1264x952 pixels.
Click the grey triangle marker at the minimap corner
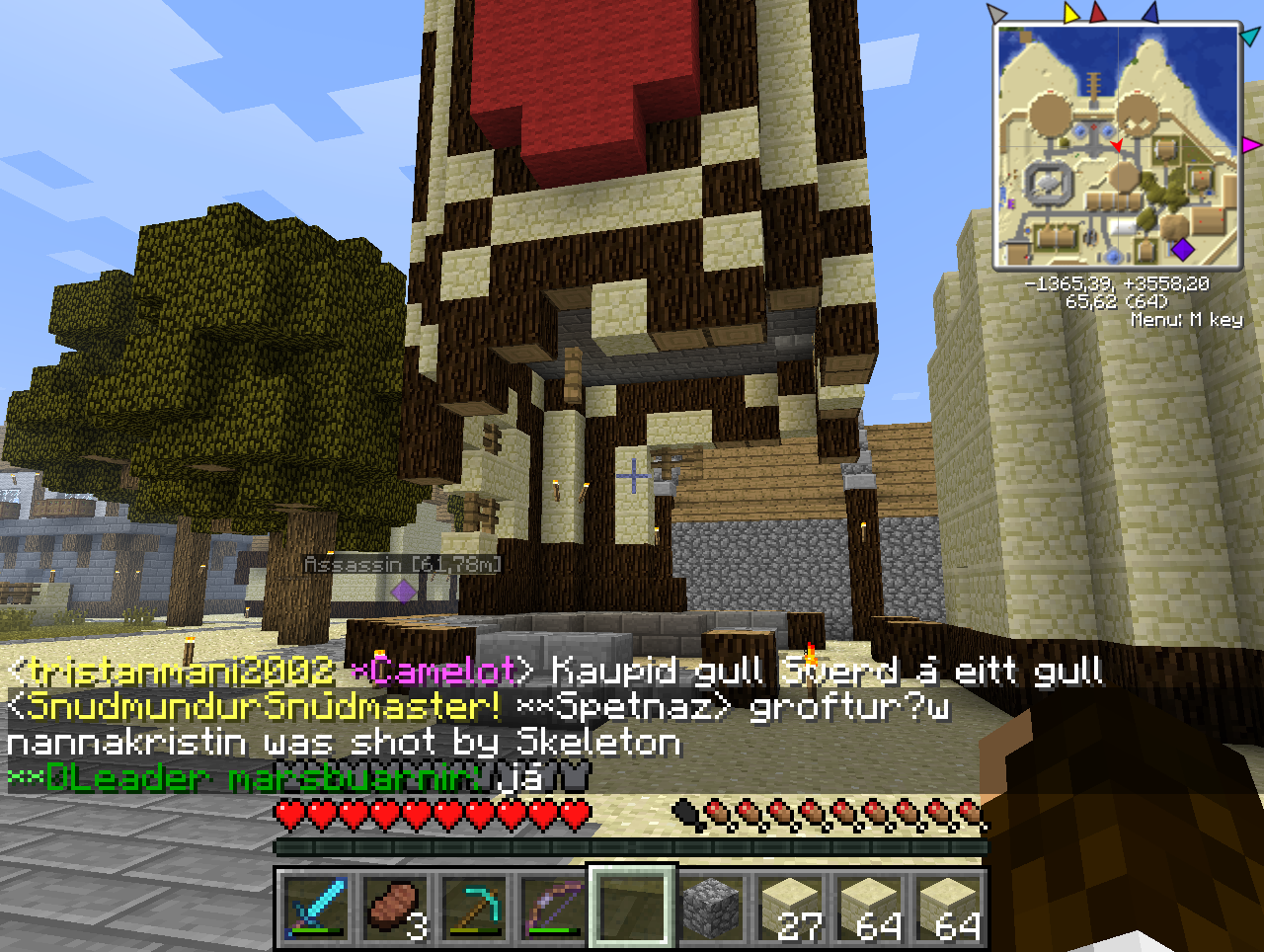click(996, 14)
